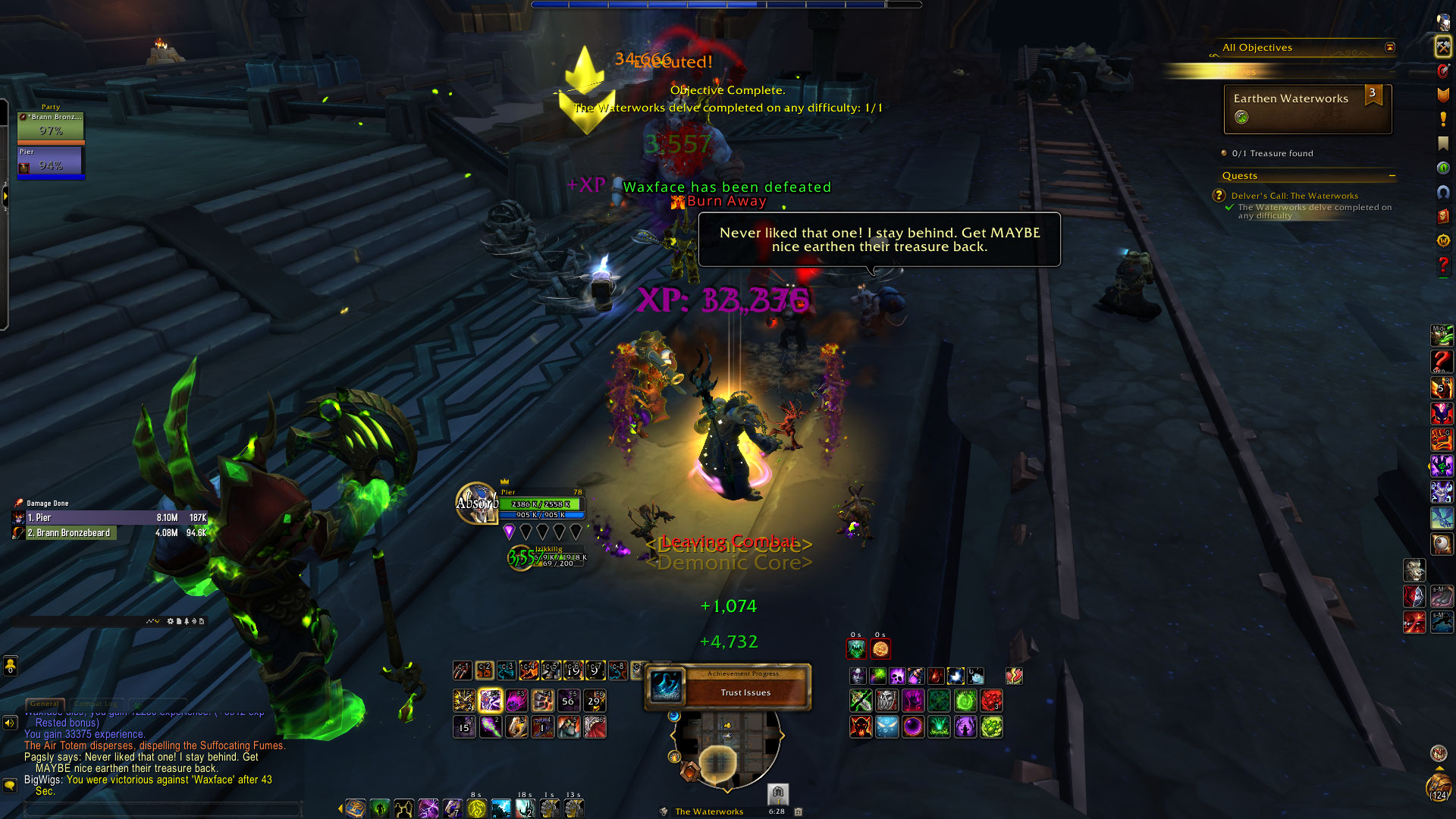Open the yellow social contacts button
Image resolution: width=1456 pixels, height=819 pixels.
pos(10,665)
